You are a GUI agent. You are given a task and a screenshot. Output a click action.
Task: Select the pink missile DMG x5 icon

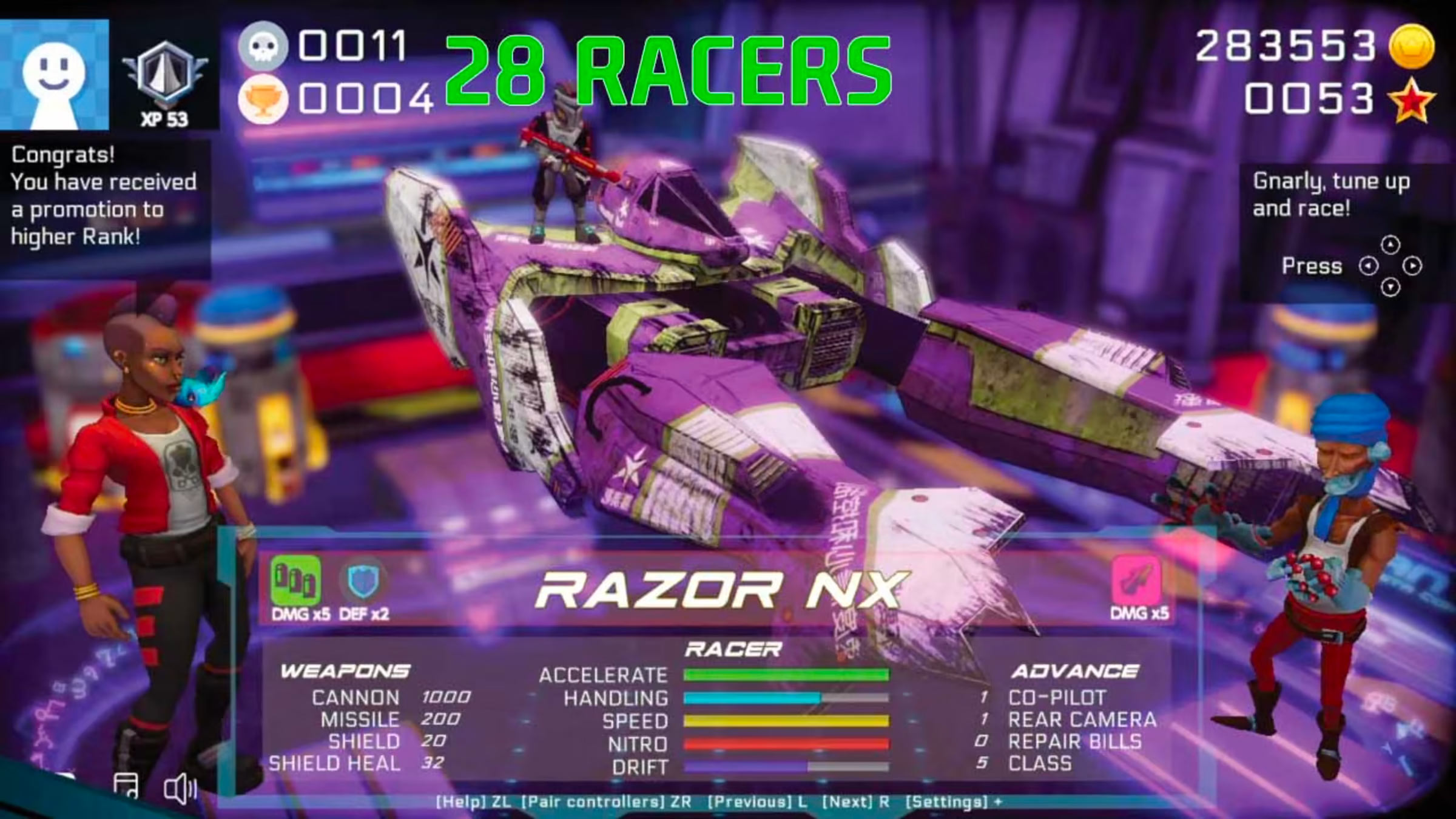click(1136, 581)
